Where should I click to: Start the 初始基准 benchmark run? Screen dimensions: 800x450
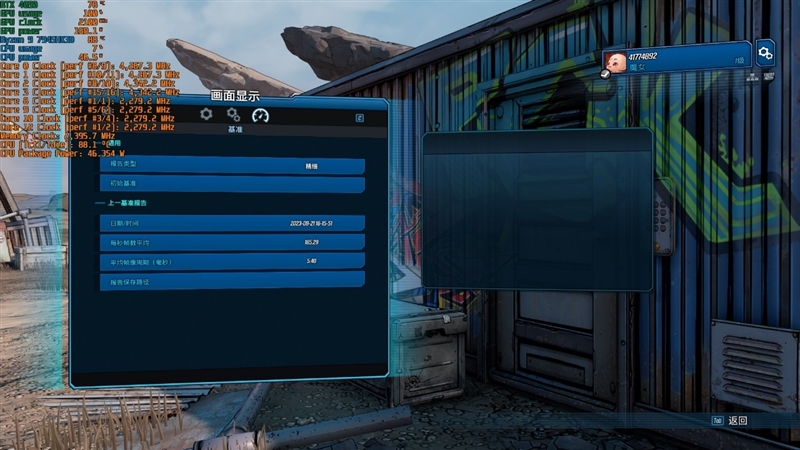point(232,184)
